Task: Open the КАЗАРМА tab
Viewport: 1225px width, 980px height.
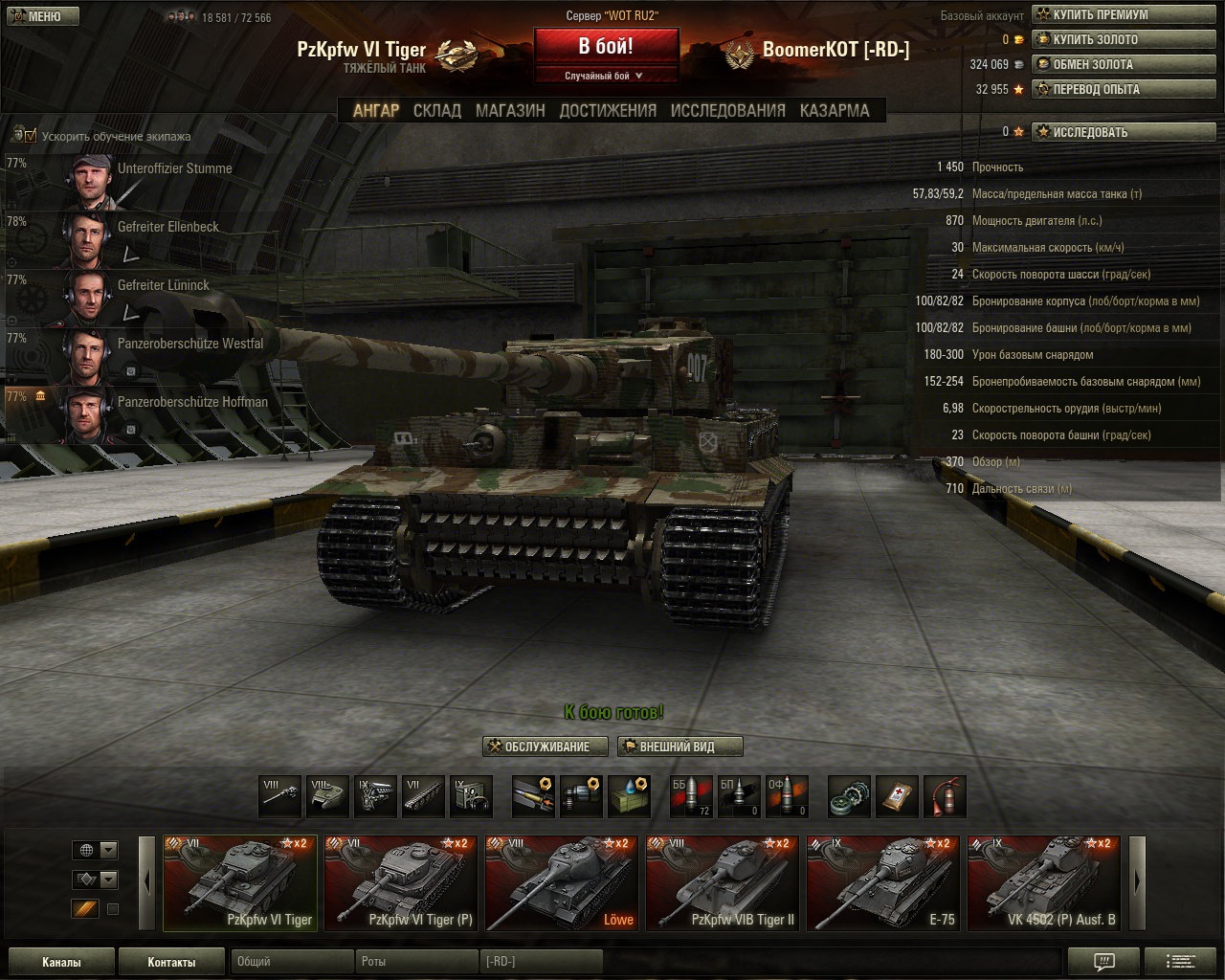Action: click(x=835, y=110)
